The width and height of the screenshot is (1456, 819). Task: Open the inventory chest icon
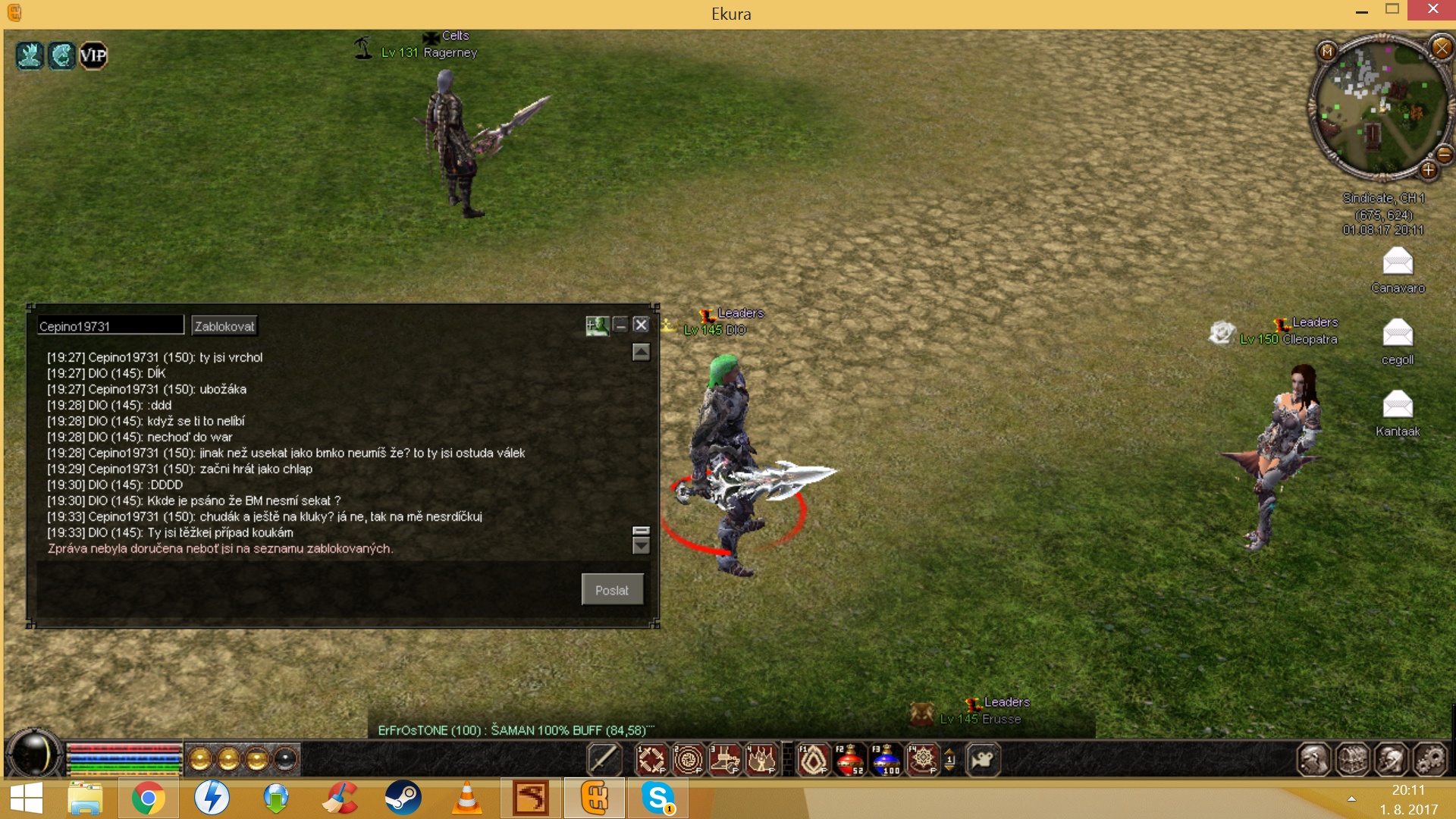pos(1352,760)
